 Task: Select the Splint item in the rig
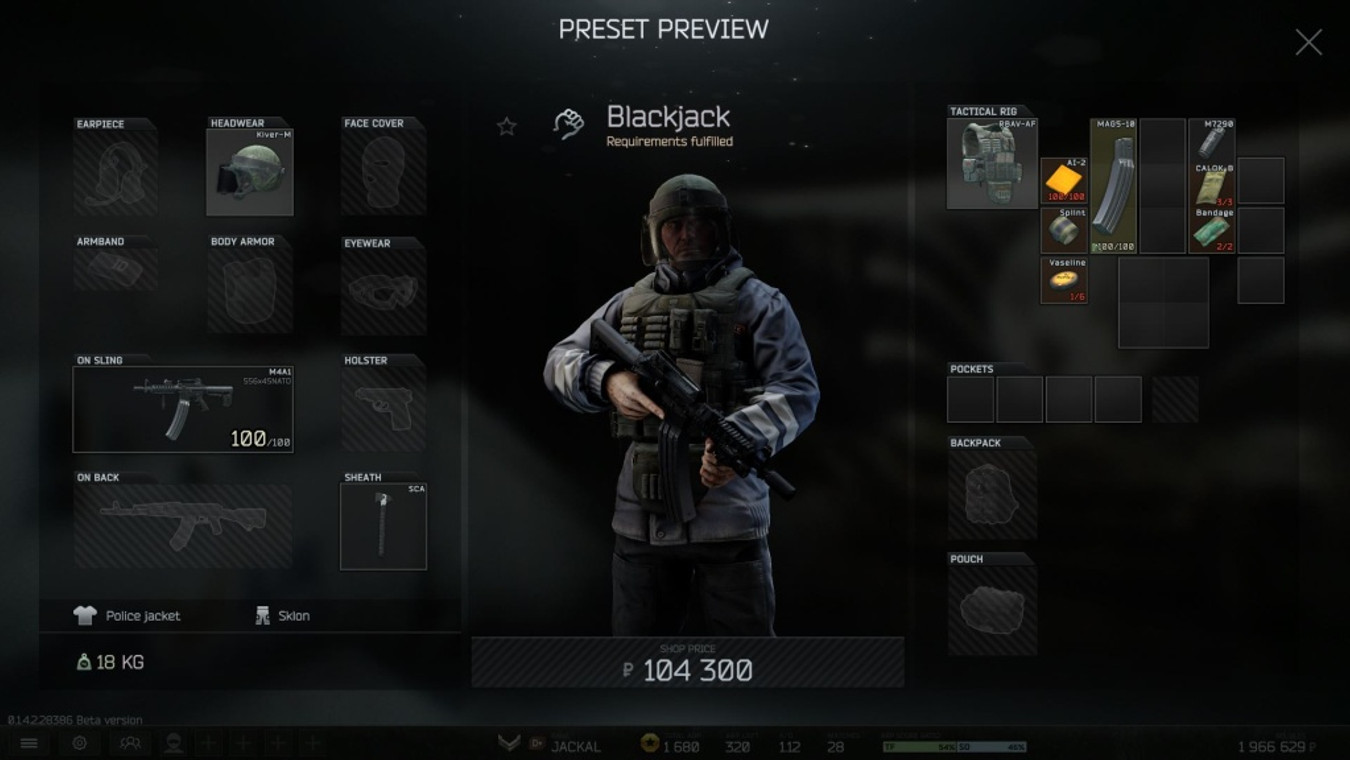click(1063, 230)
